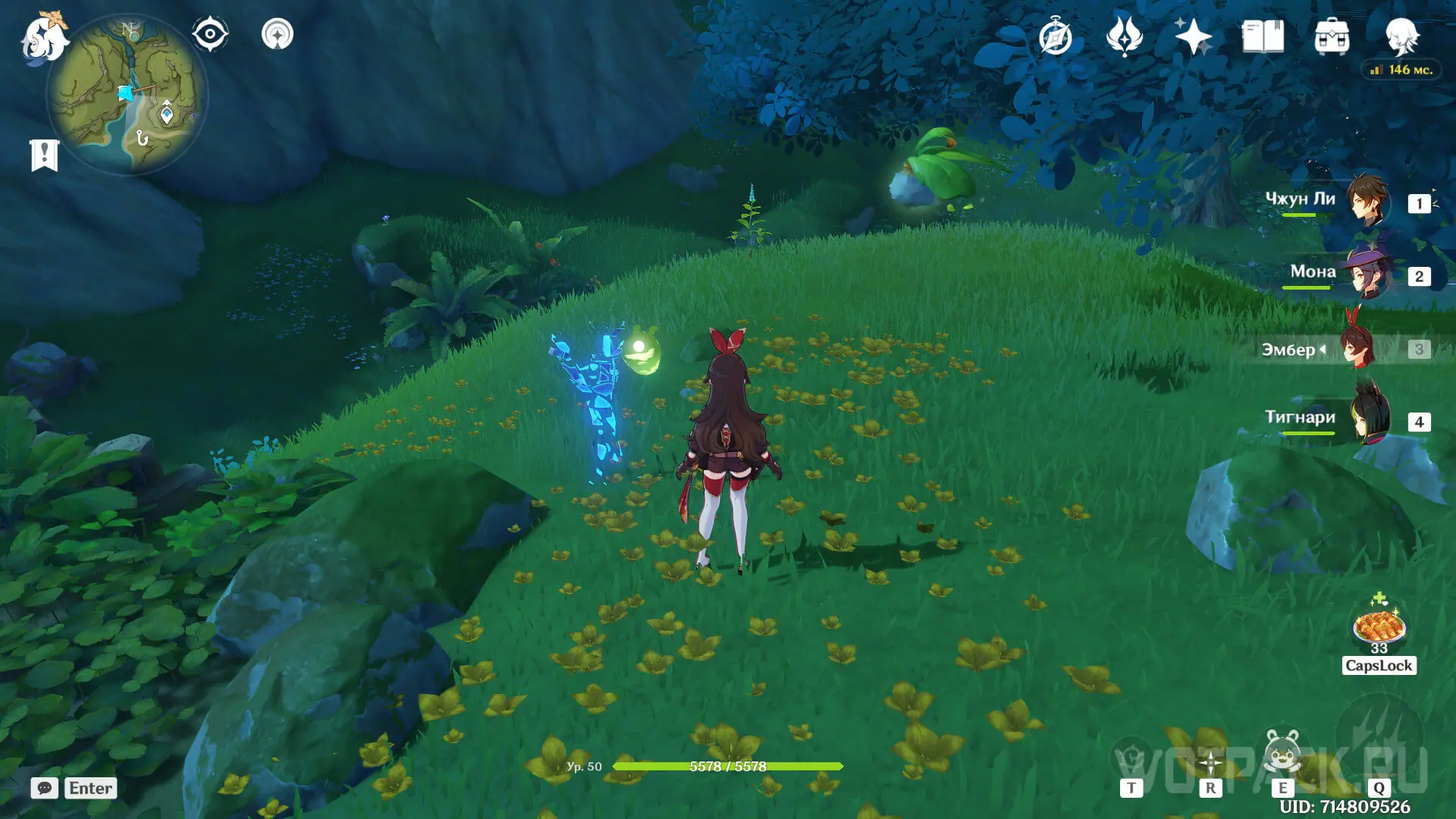This screenshot has width=1456, height=819.
Task: Switch to party member Чжун Ли
Action: click(x=1367, y=201)
